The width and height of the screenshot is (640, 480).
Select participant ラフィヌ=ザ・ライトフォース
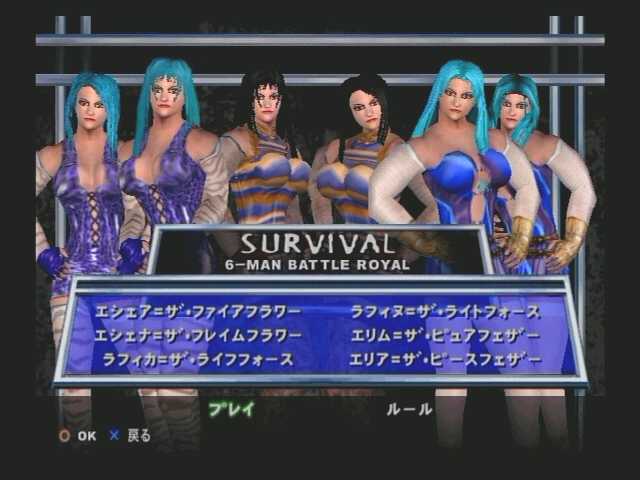[x=445, y=311]
